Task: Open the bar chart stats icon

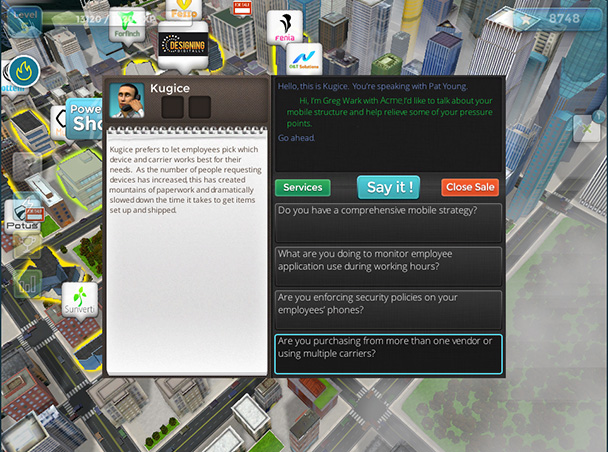Action: point(26,284)
